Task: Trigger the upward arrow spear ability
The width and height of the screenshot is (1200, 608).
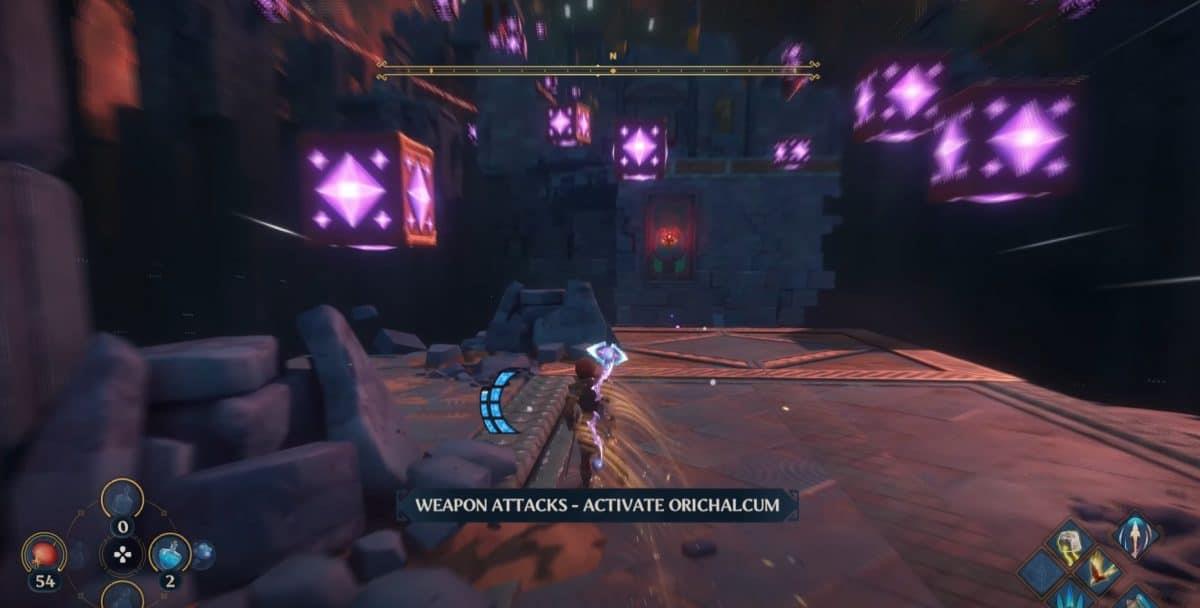Action: click(x=1135, y=536)
